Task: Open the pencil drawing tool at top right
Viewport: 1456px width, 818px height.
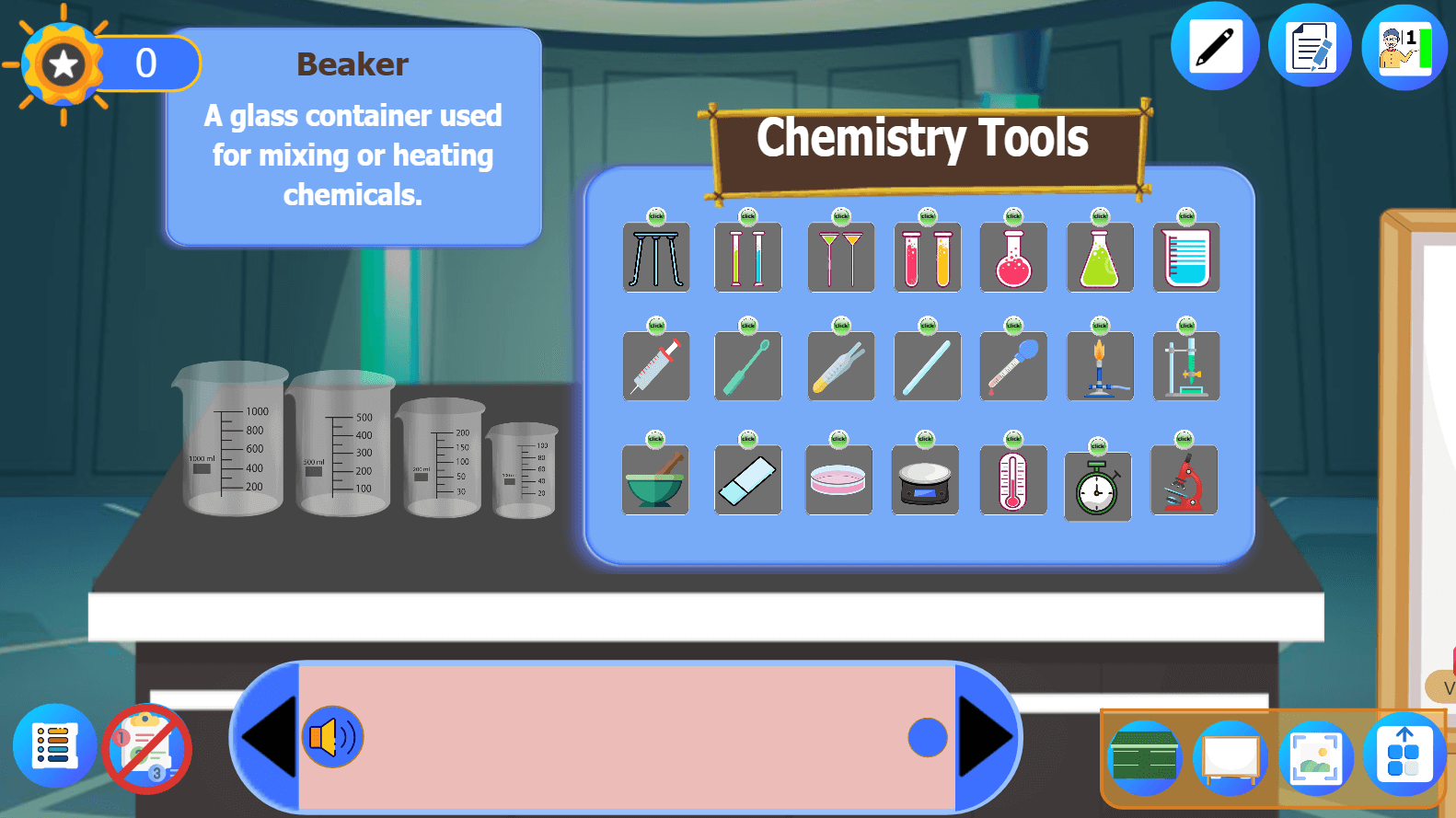Action: click(x=1215, y=44)
